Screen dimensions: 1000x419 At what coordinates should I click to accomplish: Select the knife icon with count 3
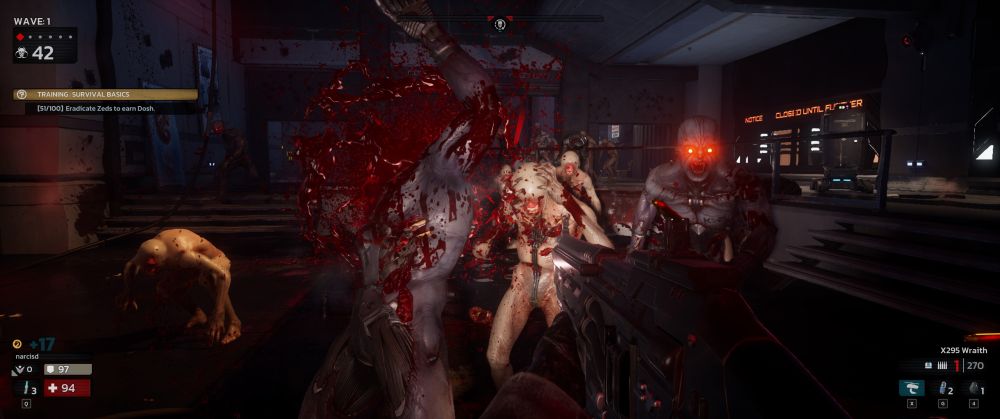tap(23, 388)
